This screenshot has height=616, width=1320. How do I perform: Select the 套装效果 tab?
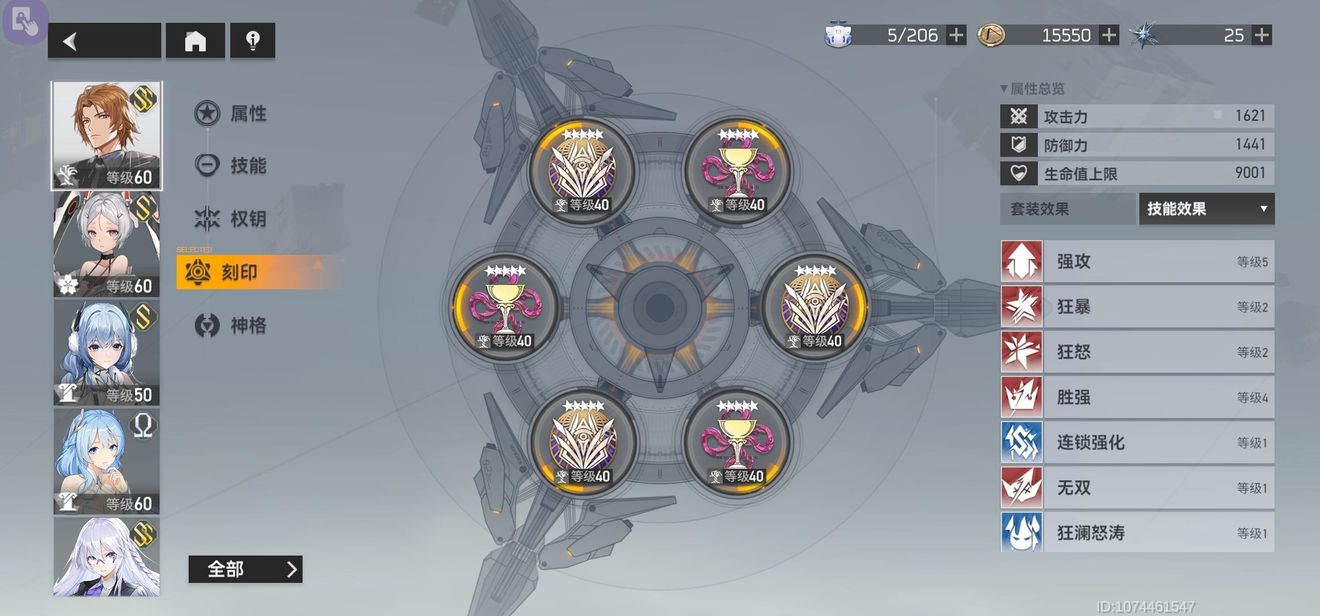click(1067, 209)
